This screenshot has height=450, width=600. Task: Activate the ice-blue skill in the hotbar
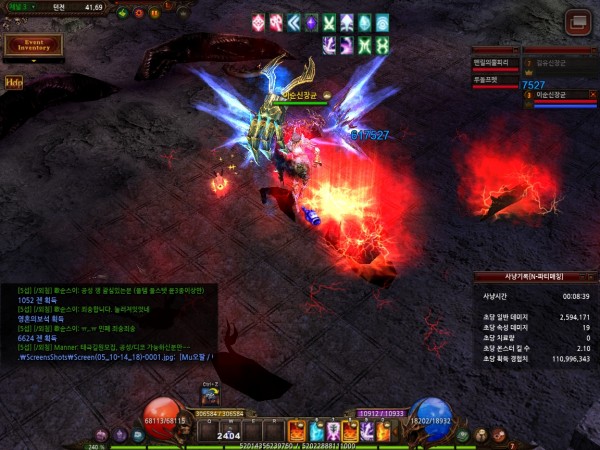314,431
